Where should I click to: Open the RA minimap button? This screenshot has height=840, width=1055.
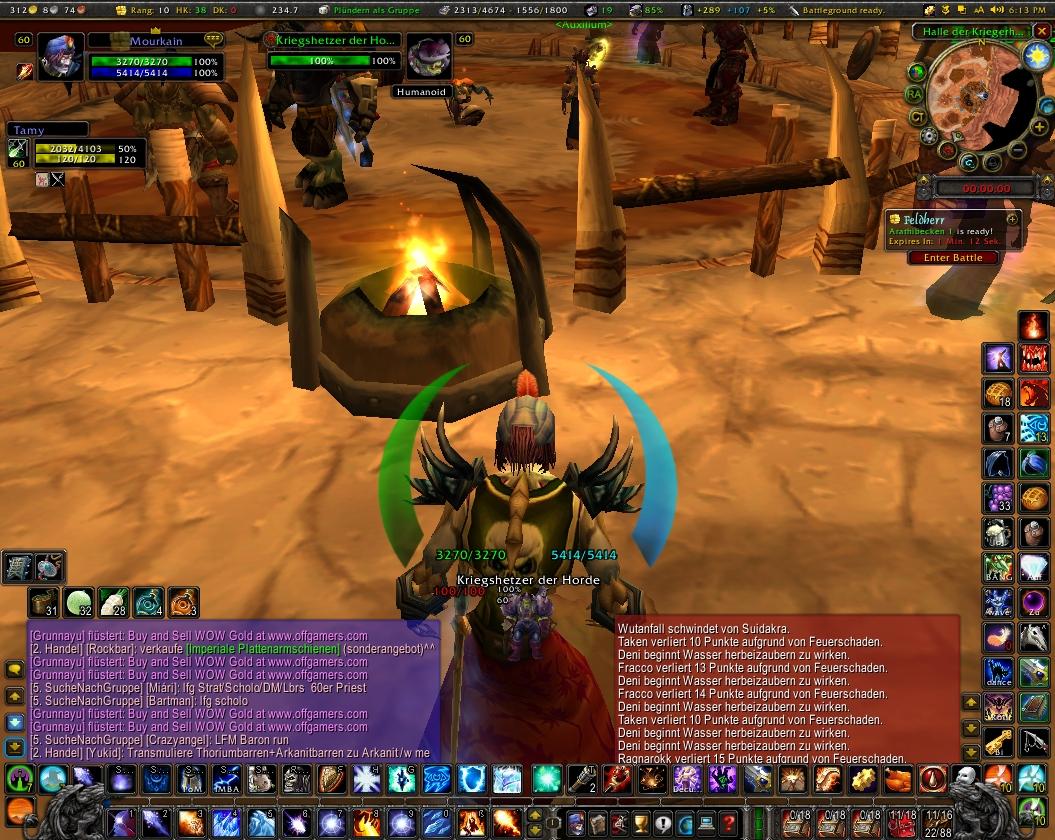click(x=914, y=94)
